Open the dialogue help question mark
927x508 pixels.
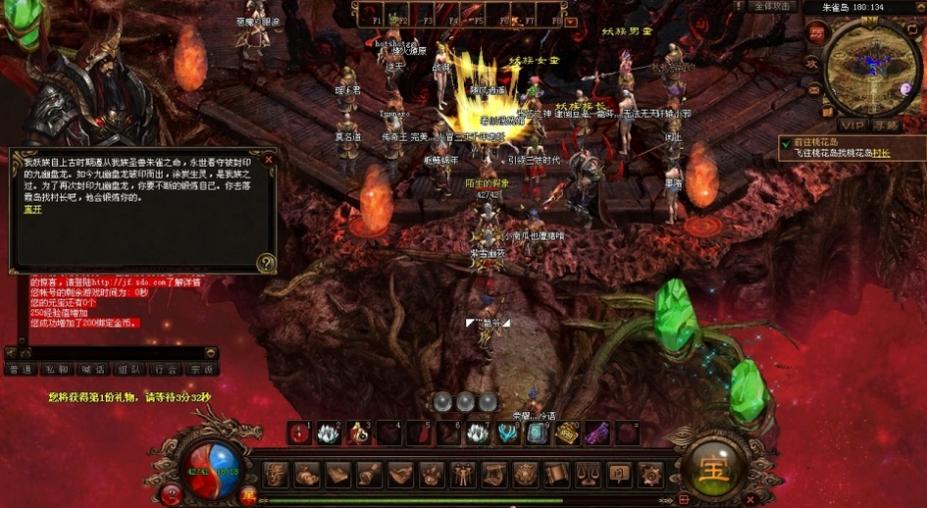click(265, 262)
